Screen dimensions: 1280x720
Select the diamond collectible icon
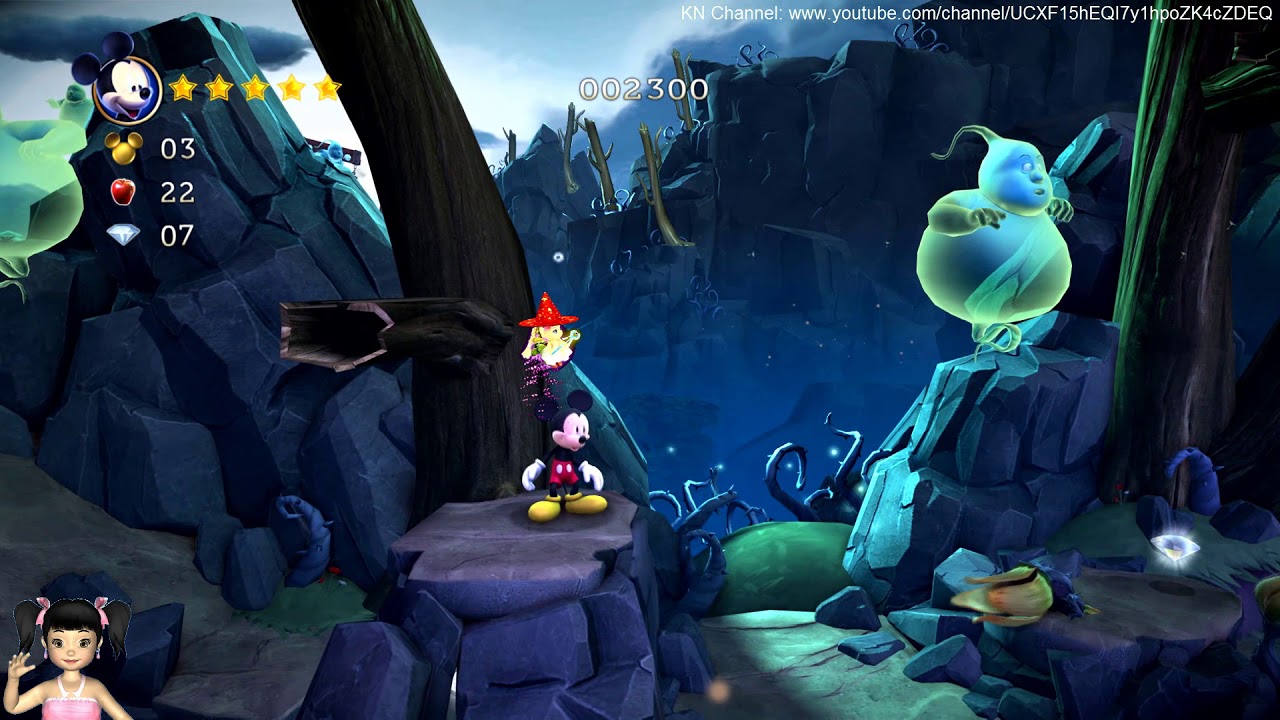click(x=123, y=235)
